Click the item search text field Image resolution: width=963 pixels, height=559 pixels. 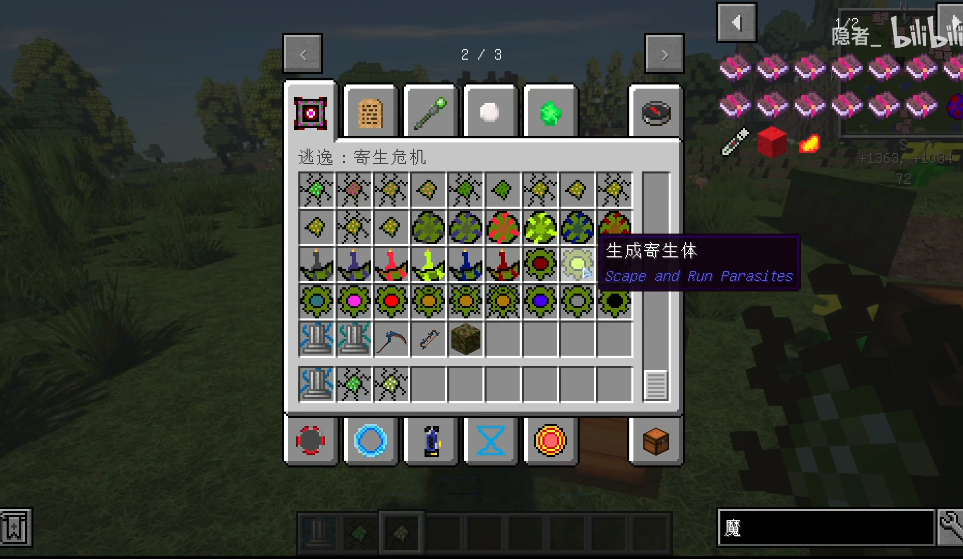[825, 527]
